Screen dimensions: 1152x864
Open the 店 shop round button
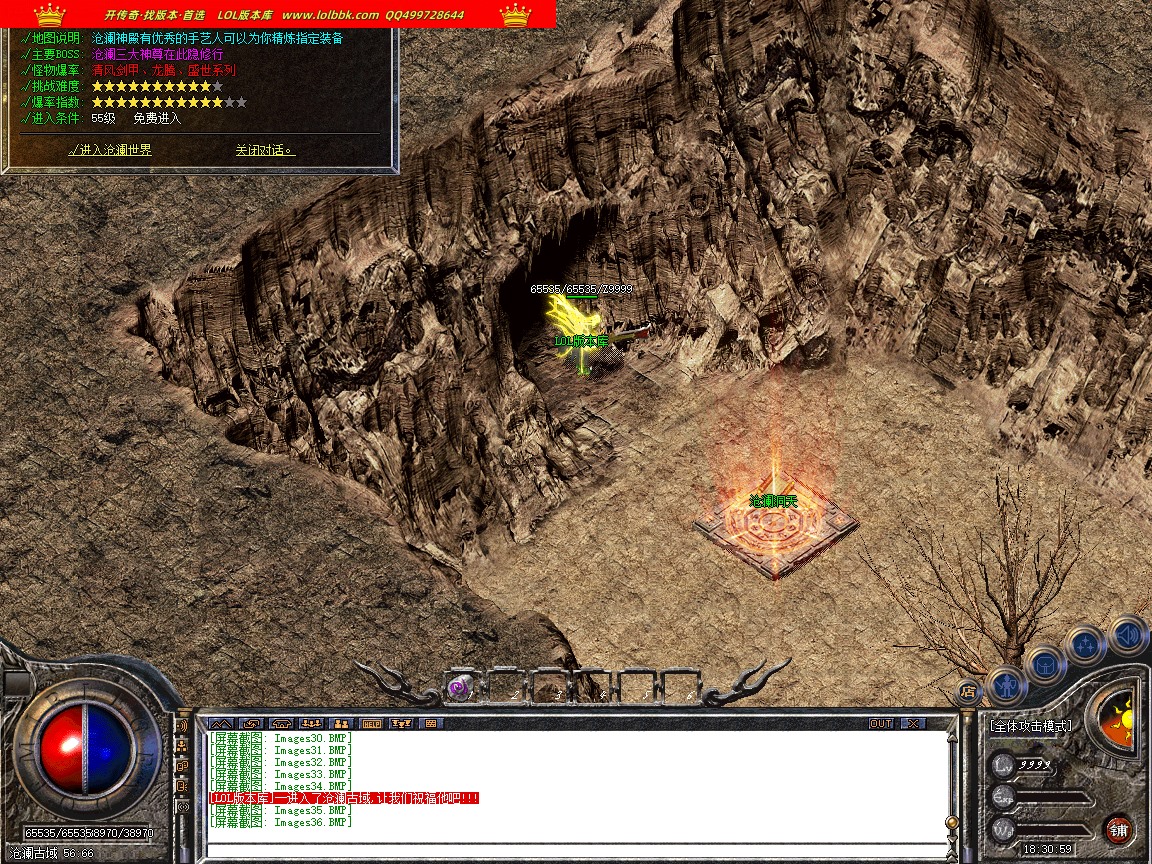click(x=968, y=690)
